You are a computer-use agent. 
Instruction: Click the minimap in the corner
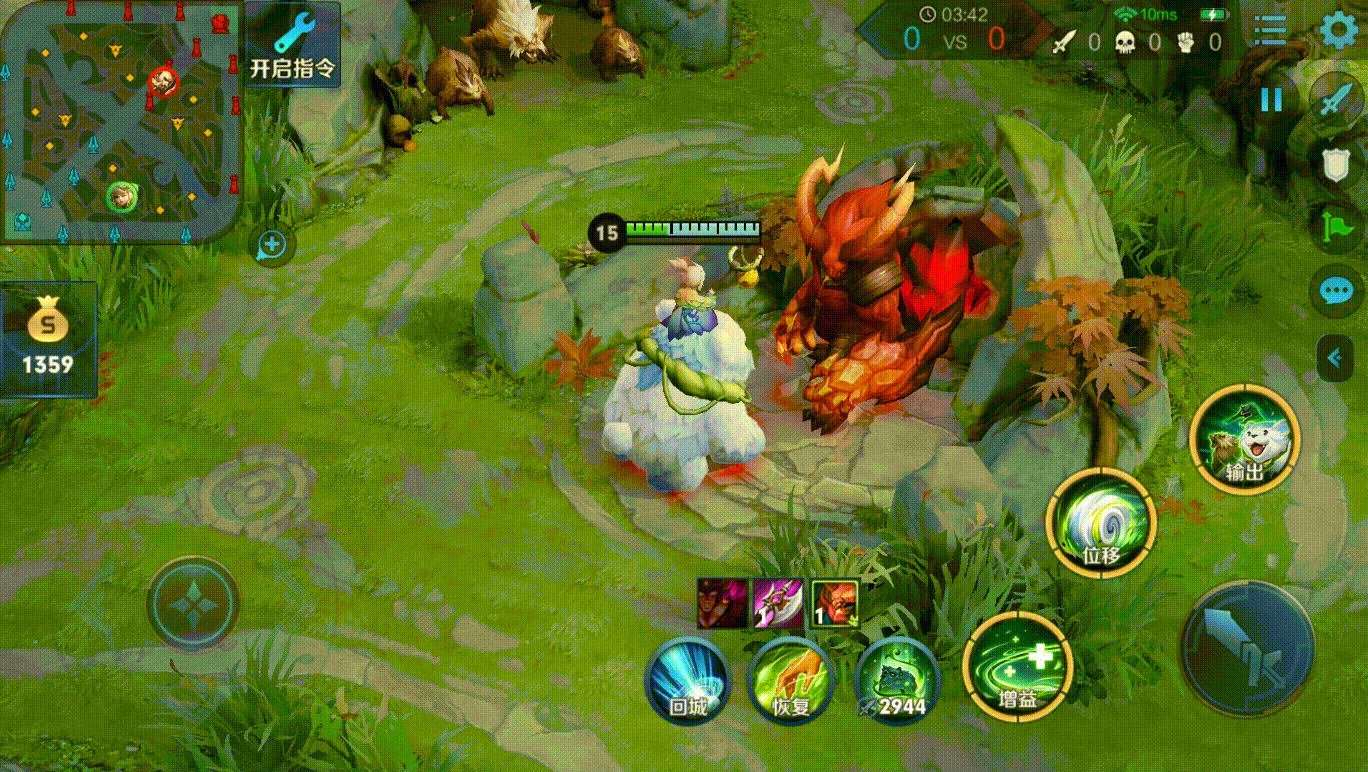[120, 121]
